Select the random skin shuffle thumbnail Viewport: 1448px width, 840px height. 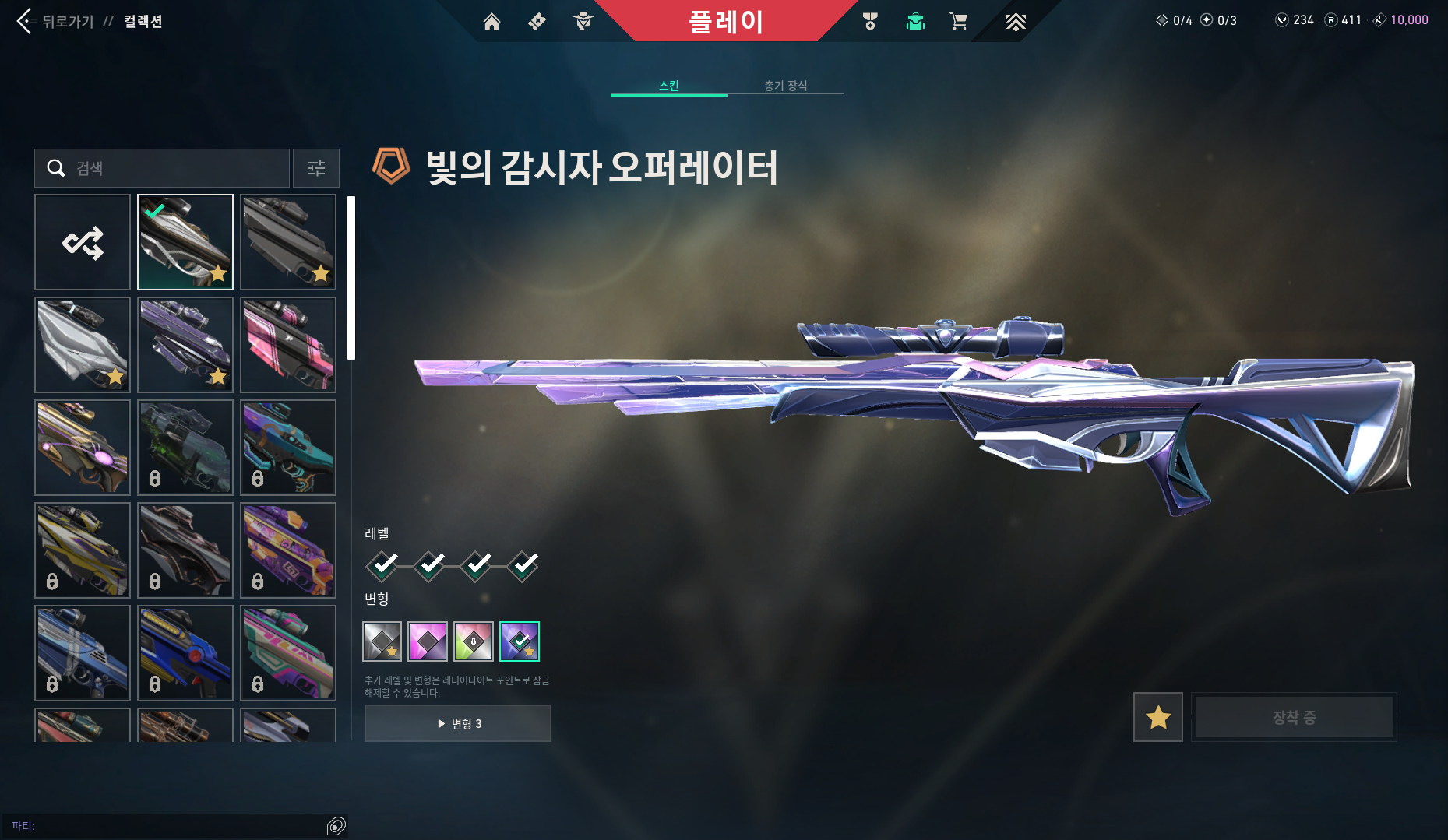[x=83, y=242]
